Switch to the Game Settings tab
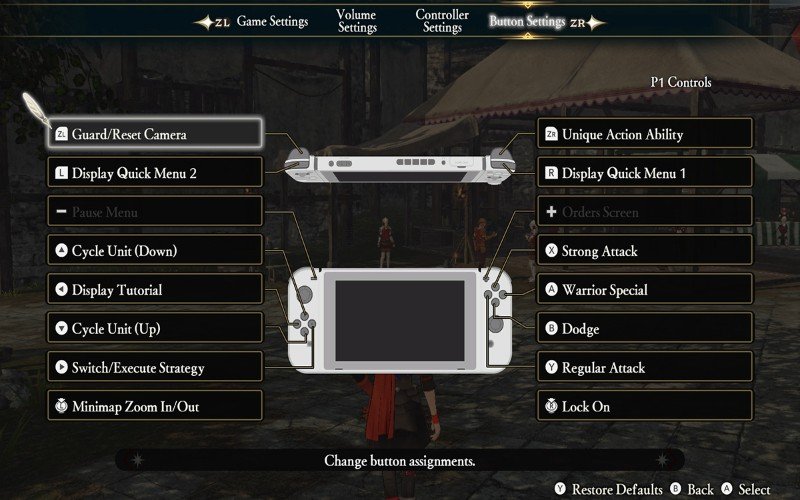 point(272,22)
